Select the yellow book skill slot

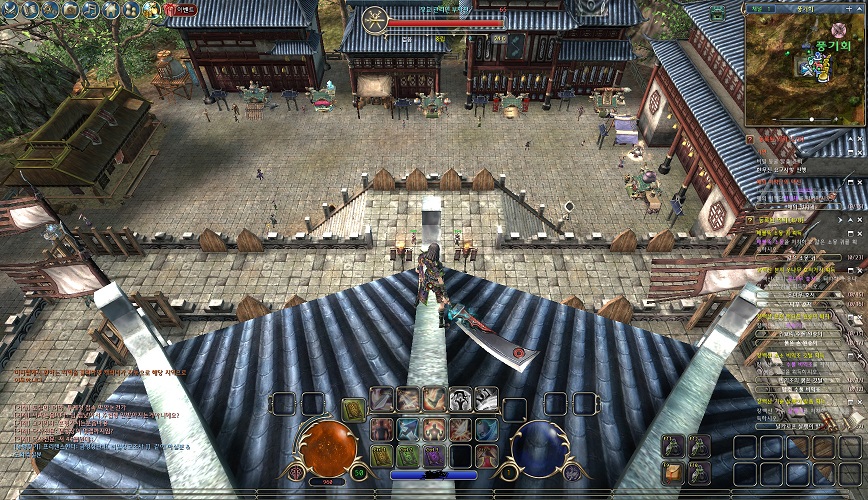pos(382,456)
